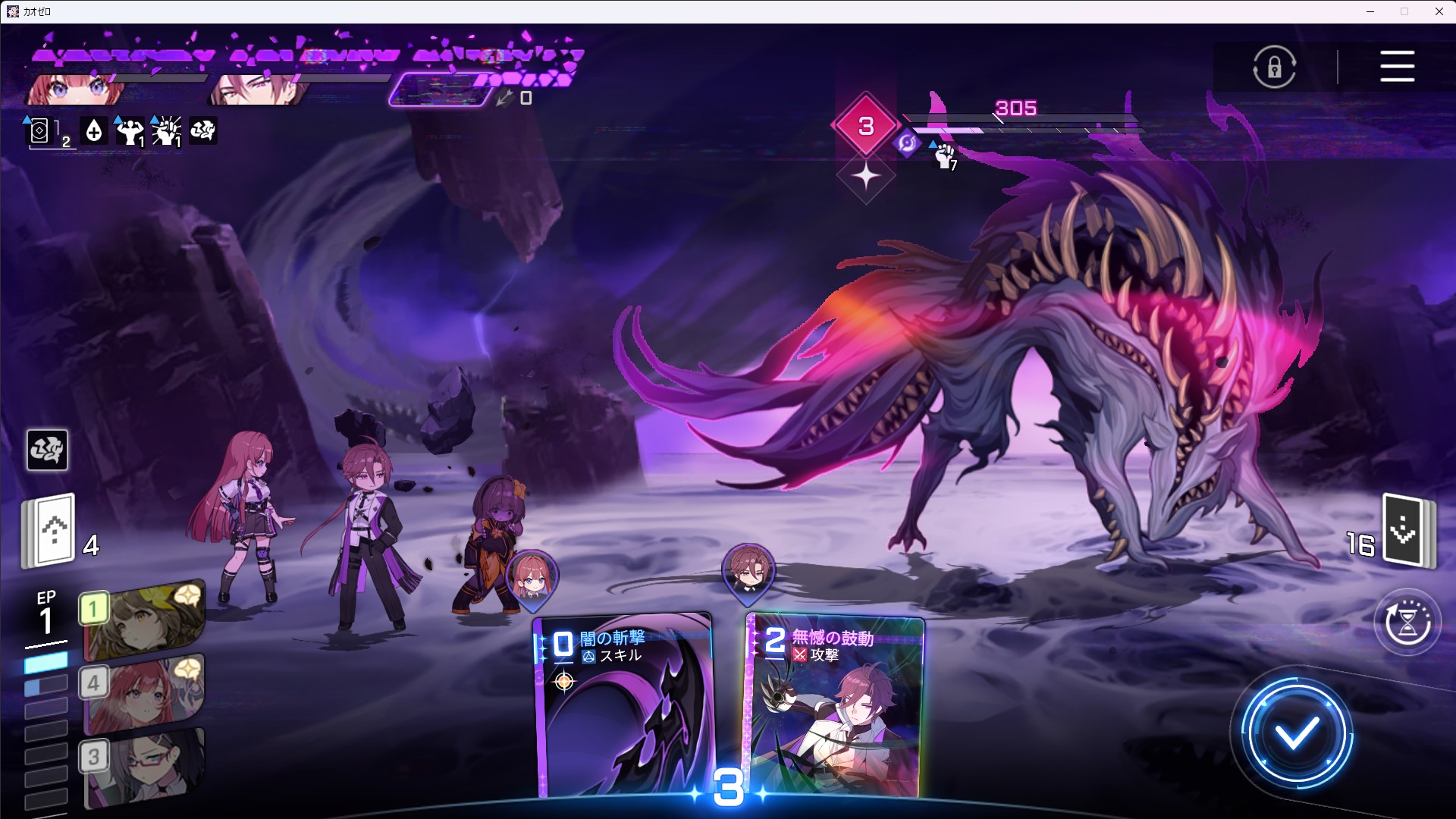Select the 無憾の鼓動 attack card
The height and width of the screenshot is (819, 1456).
click(x=836, y=705)
